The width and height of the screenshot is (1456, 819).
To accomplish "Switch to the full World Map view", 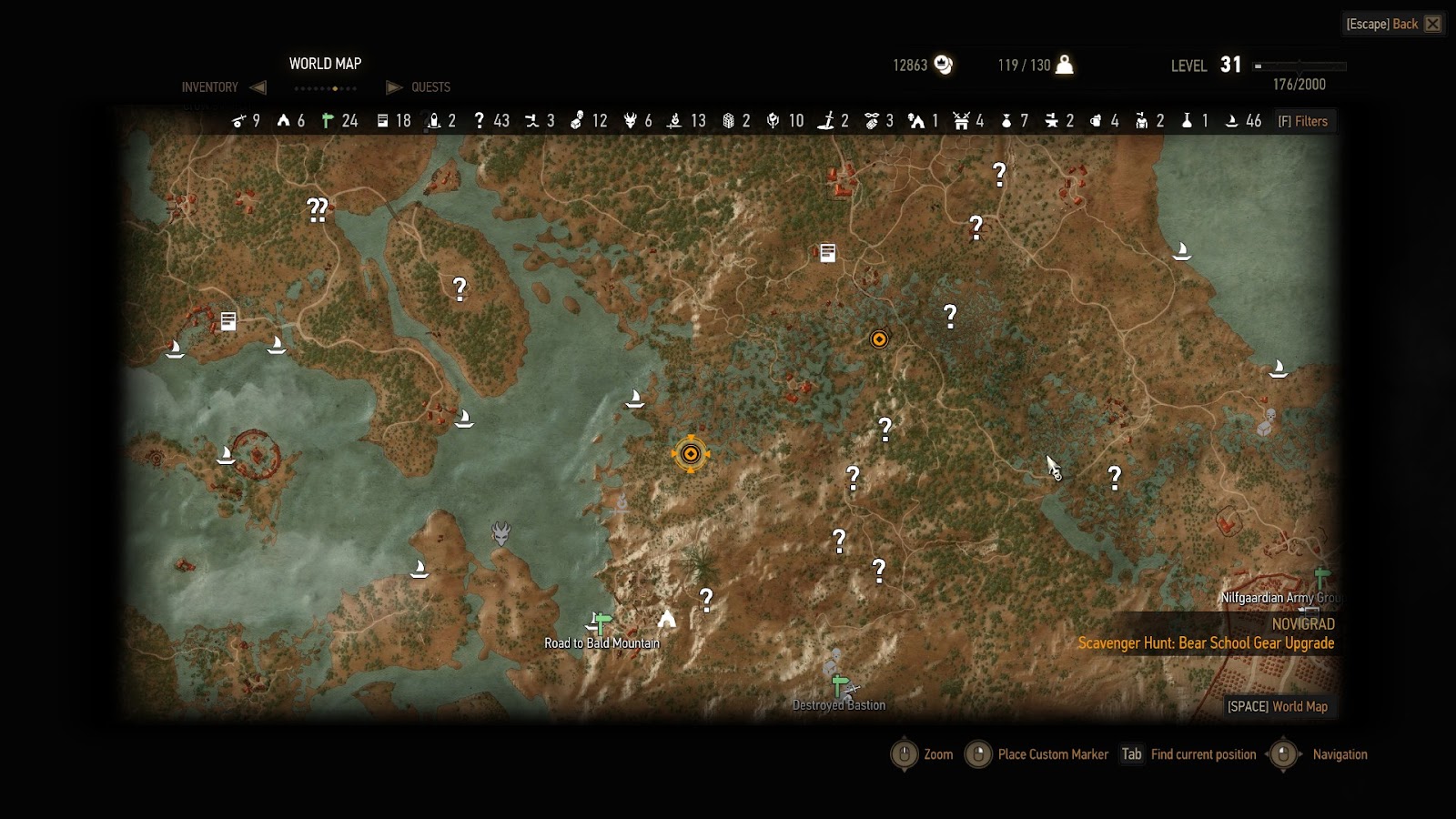I will tap(1278, 706).
